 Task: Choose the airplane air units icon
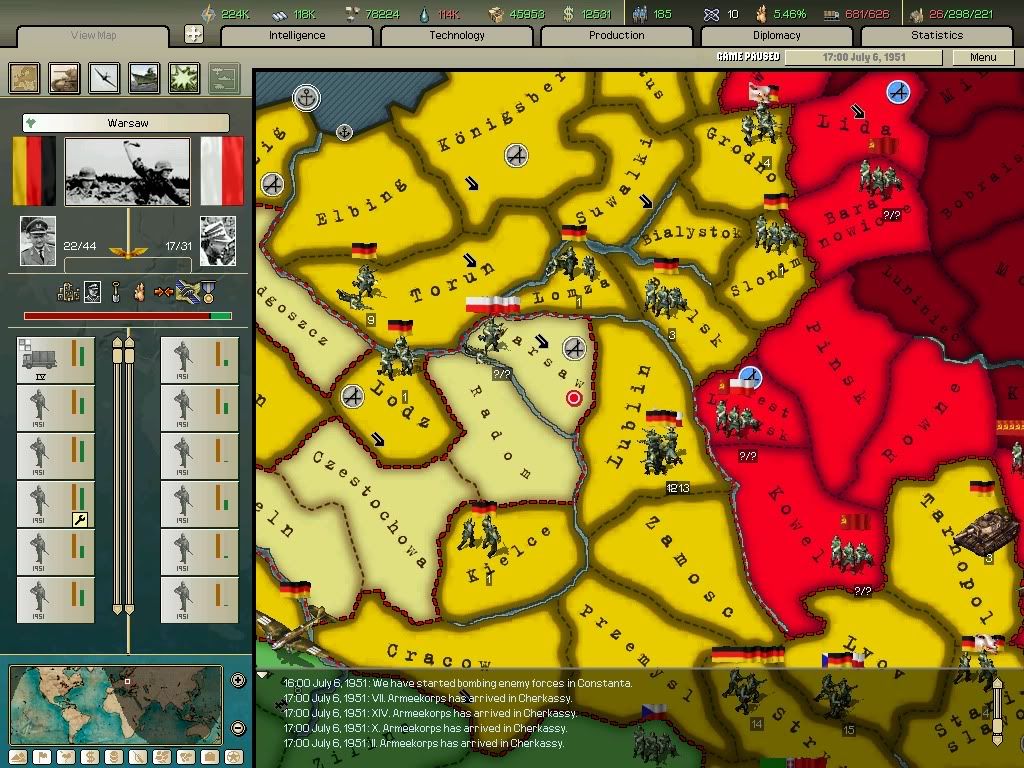pos(105,78)
